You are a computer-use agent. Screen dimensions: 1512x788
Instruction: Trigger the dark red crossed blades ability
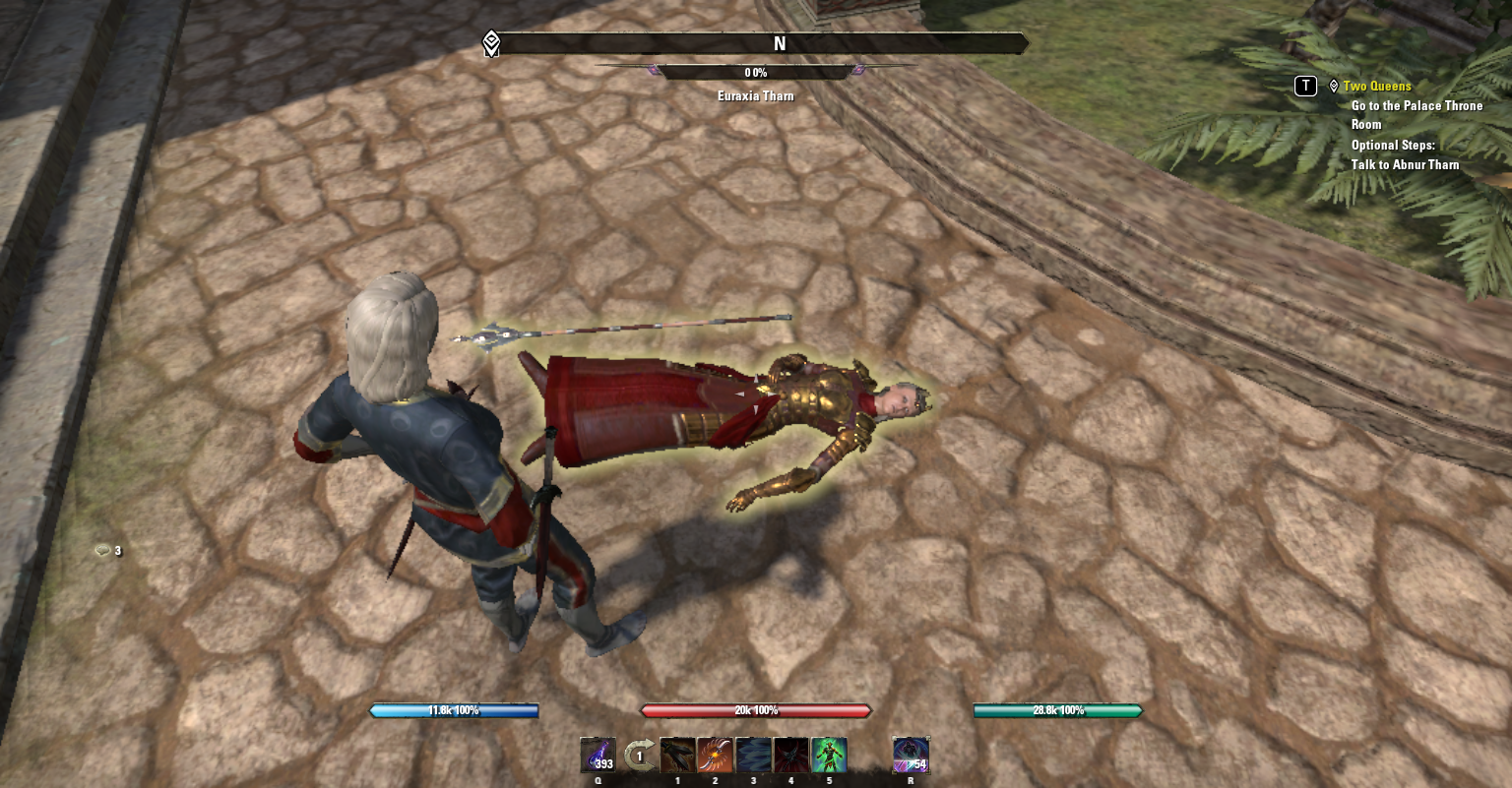[791, 756]
